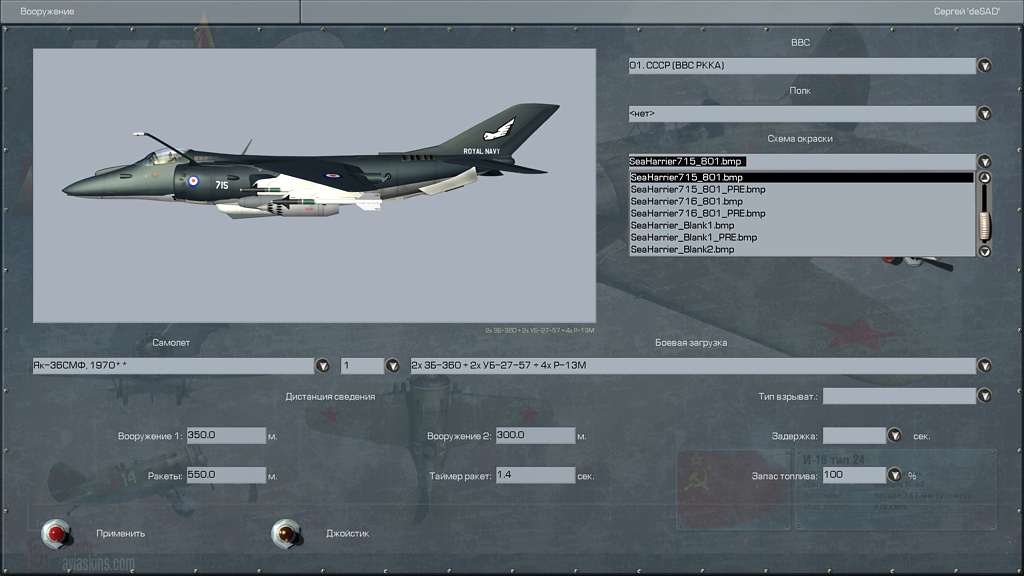
Task: Open the Запас топлива fuel percentage dropdown
Action: click(x=894, y=475)
